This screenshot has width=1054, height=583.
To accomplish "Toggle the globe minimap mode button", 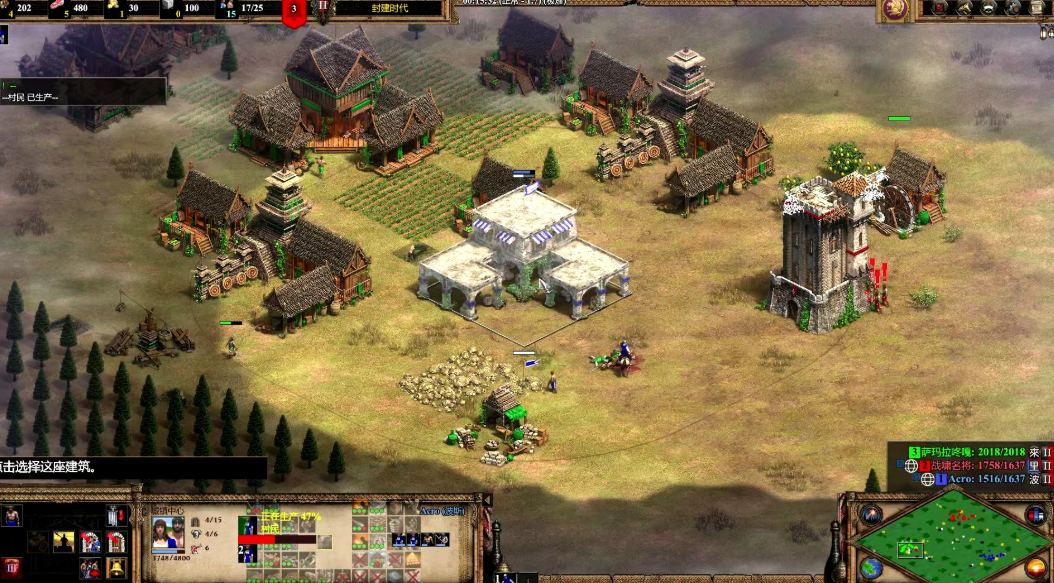I will tap(871, 567).
